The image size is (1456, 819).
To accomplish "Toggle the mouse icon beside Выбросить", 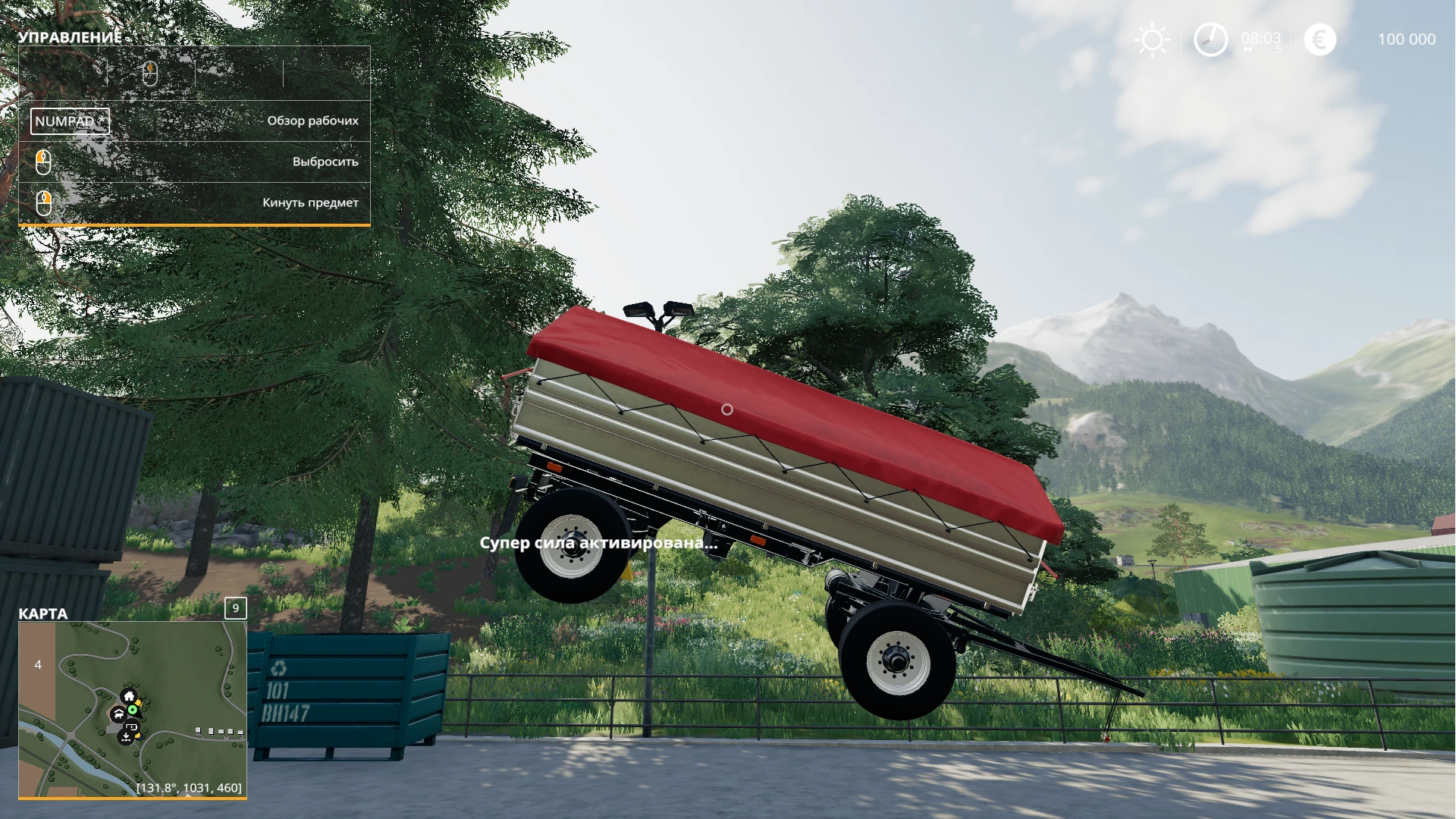I will pyautogui.click(x=43, y=162).
